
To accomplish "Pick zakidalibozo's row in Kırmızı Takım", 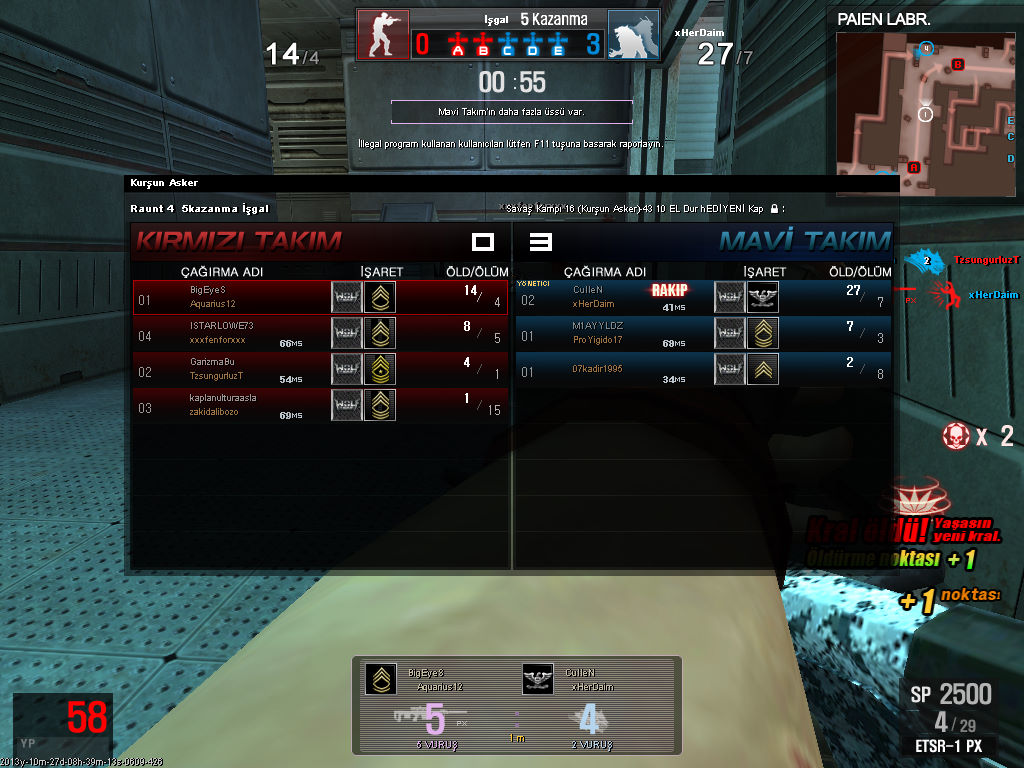I will point(320,405).
